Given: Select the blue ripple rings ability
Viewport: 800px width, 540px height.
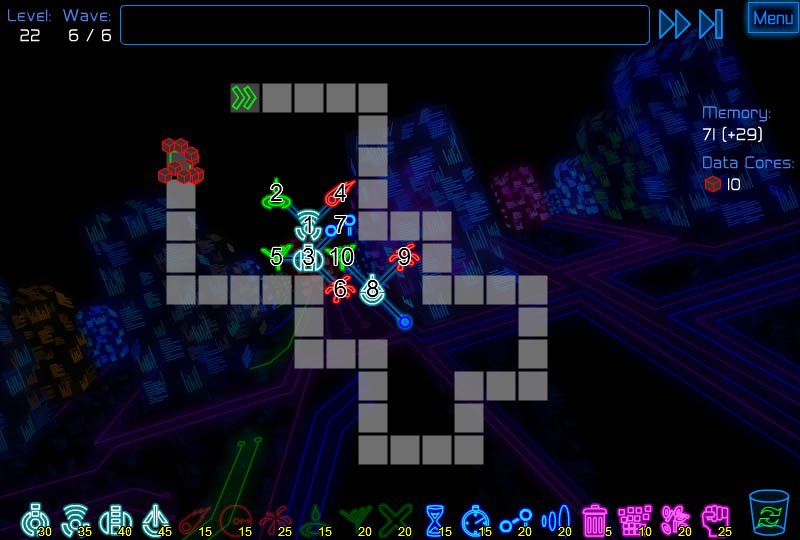Looking at the screenshot, I should coord(555,519).
